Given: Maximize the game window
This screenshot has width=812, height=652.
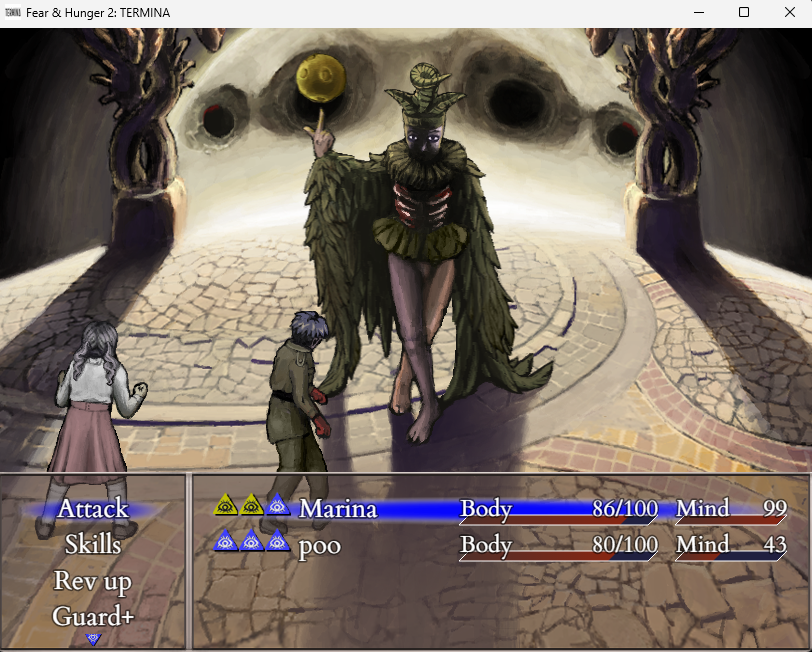Looking at the screenshot, I should [744, 13].
